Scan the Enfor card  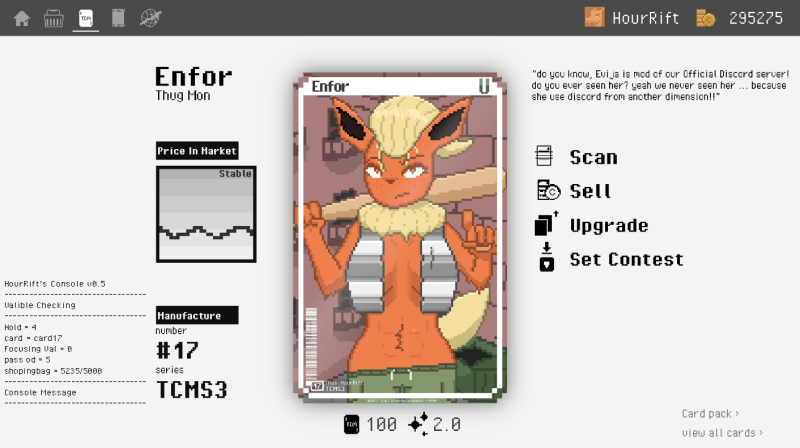click(592, 157)
